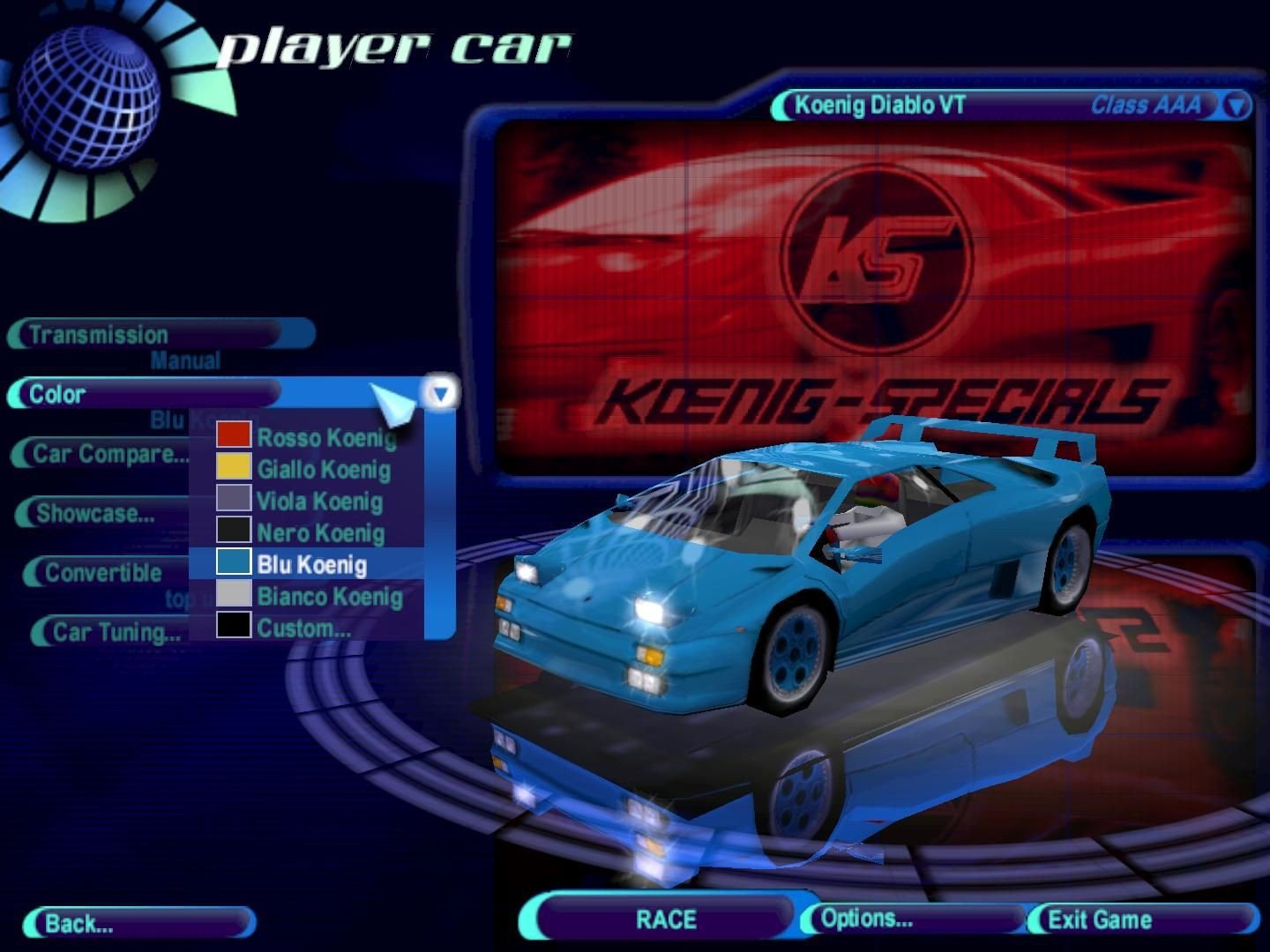Viewport: 1270px width, 952px height.
Task: Open the Showcase button
Action: point(97,513)
